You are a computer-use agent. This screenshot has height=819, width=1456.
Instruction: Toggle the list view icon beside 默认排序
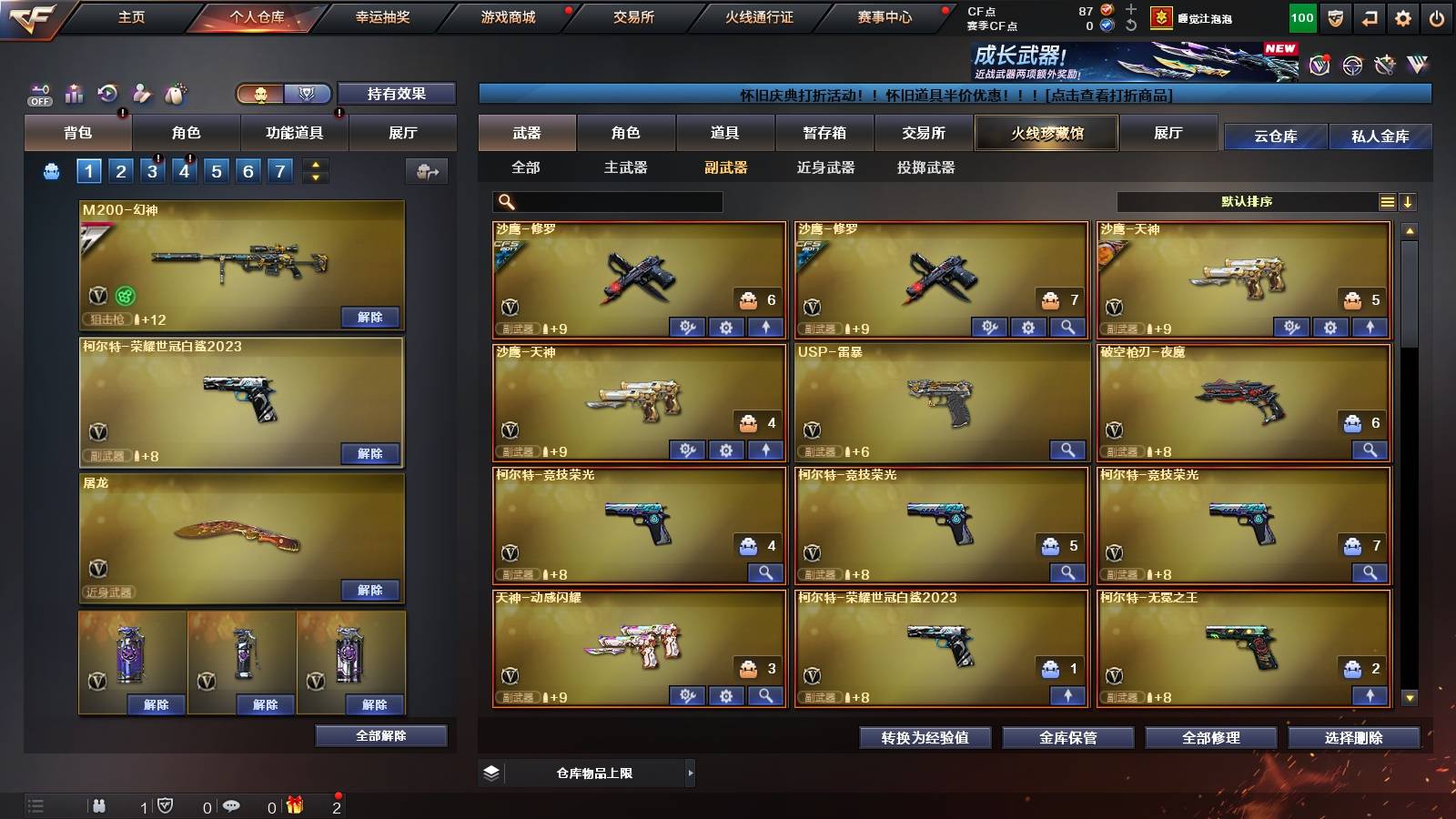point(1387,202)
